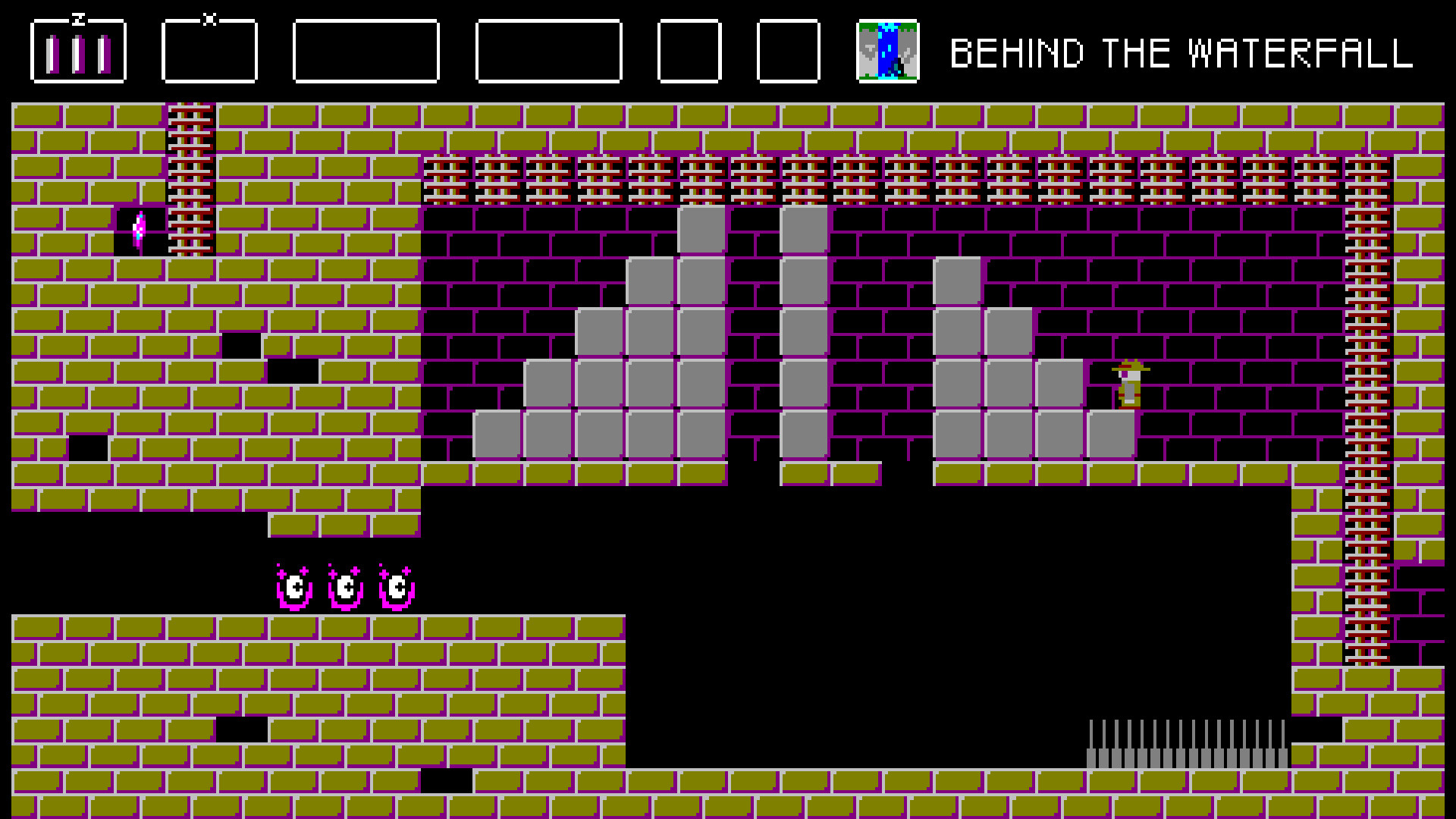The image size is (1456, 819).
Task: Click the middle eyeball enemy
Action: pos(347,585)
